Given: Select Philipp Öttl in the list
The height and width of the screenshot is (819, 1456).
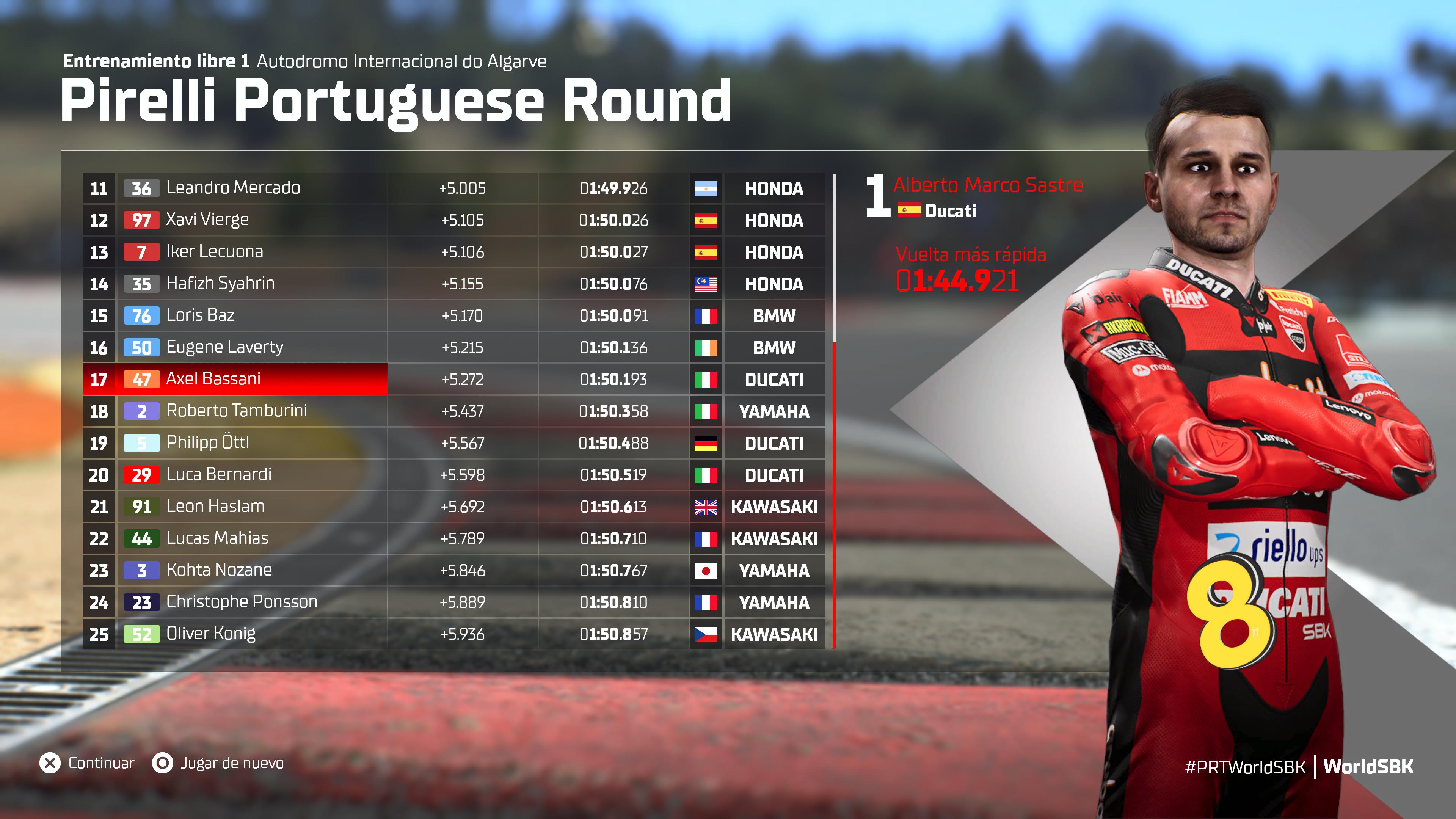Looking at the screenshot, I should point(207,442).
